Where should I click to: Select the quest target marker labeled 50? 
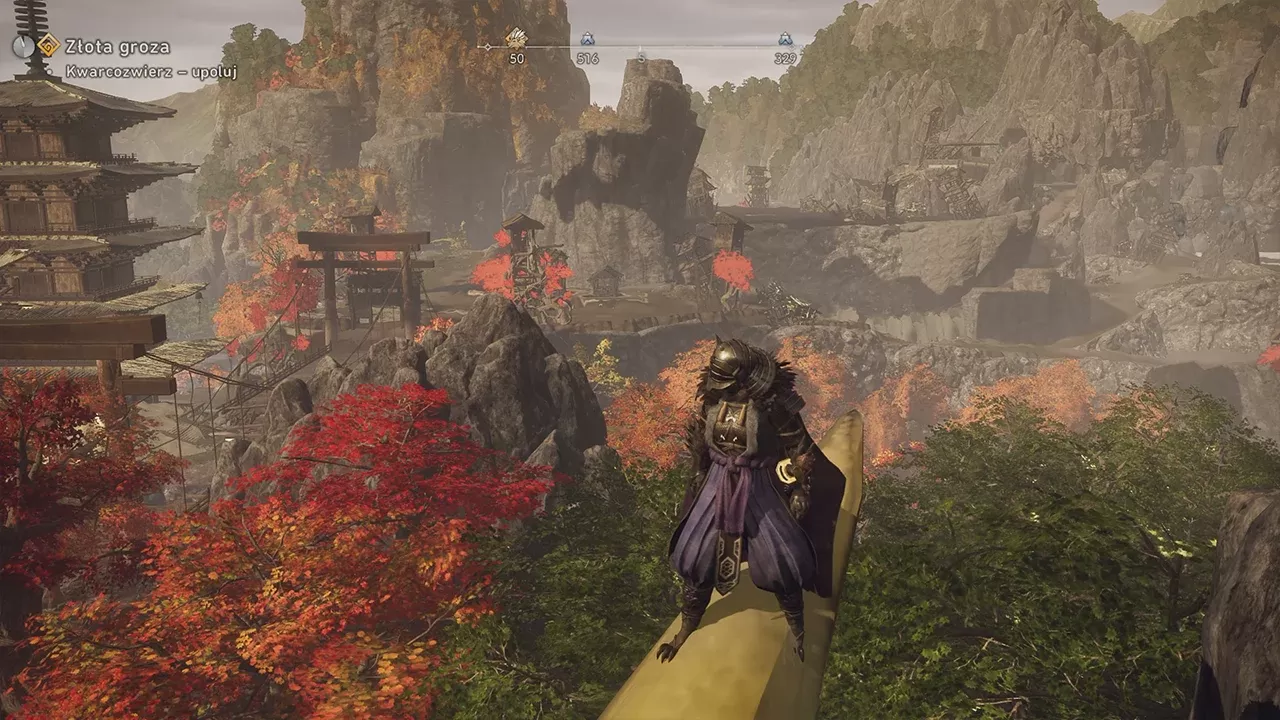tap(516, 39)
